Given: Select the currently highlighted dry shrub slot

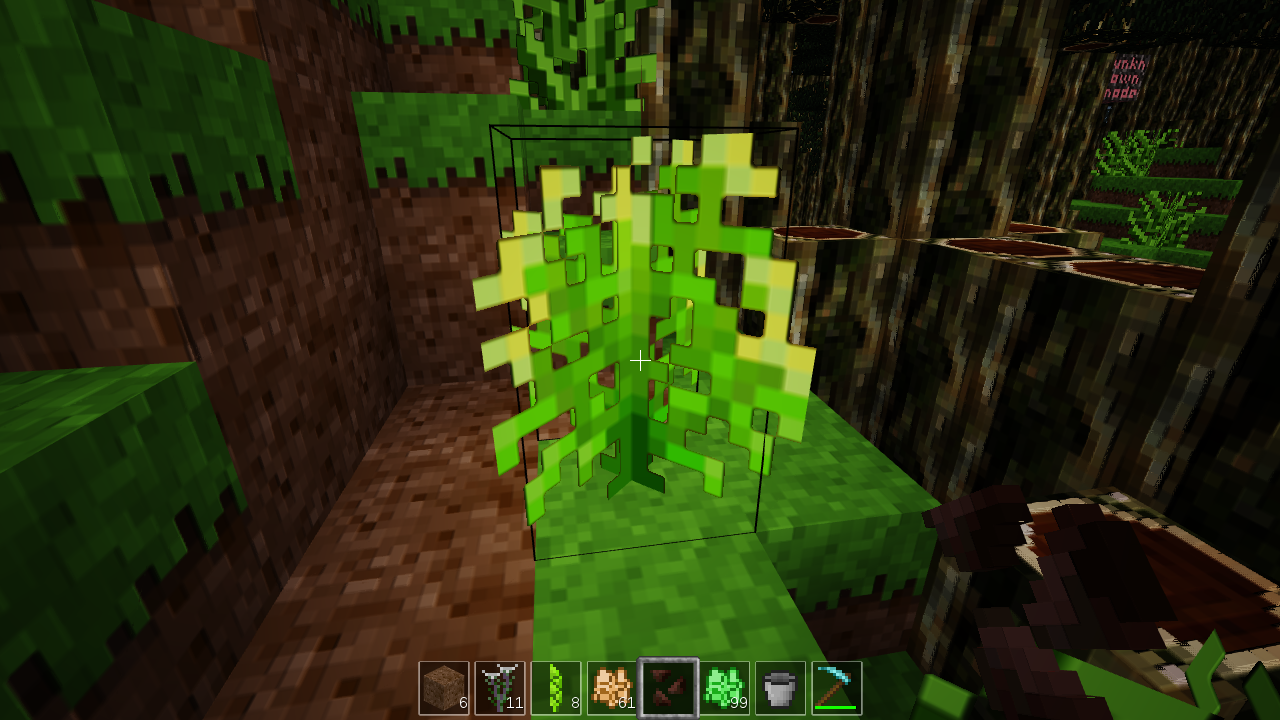Looking at the screenshot, I should 668,686.
